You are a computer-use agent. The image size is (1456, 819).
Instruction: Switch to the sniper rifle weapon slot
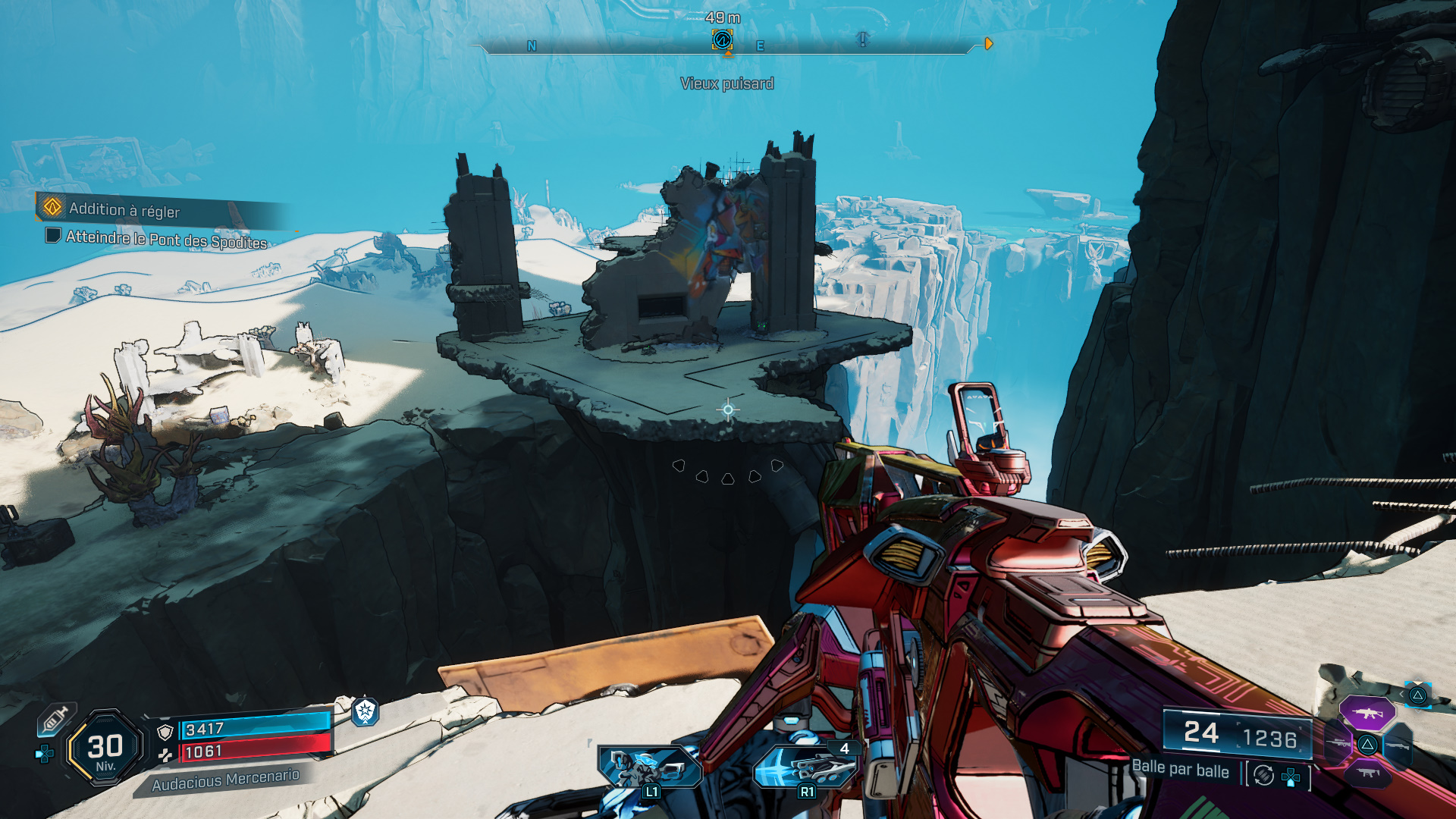[x=1339, y=743]
